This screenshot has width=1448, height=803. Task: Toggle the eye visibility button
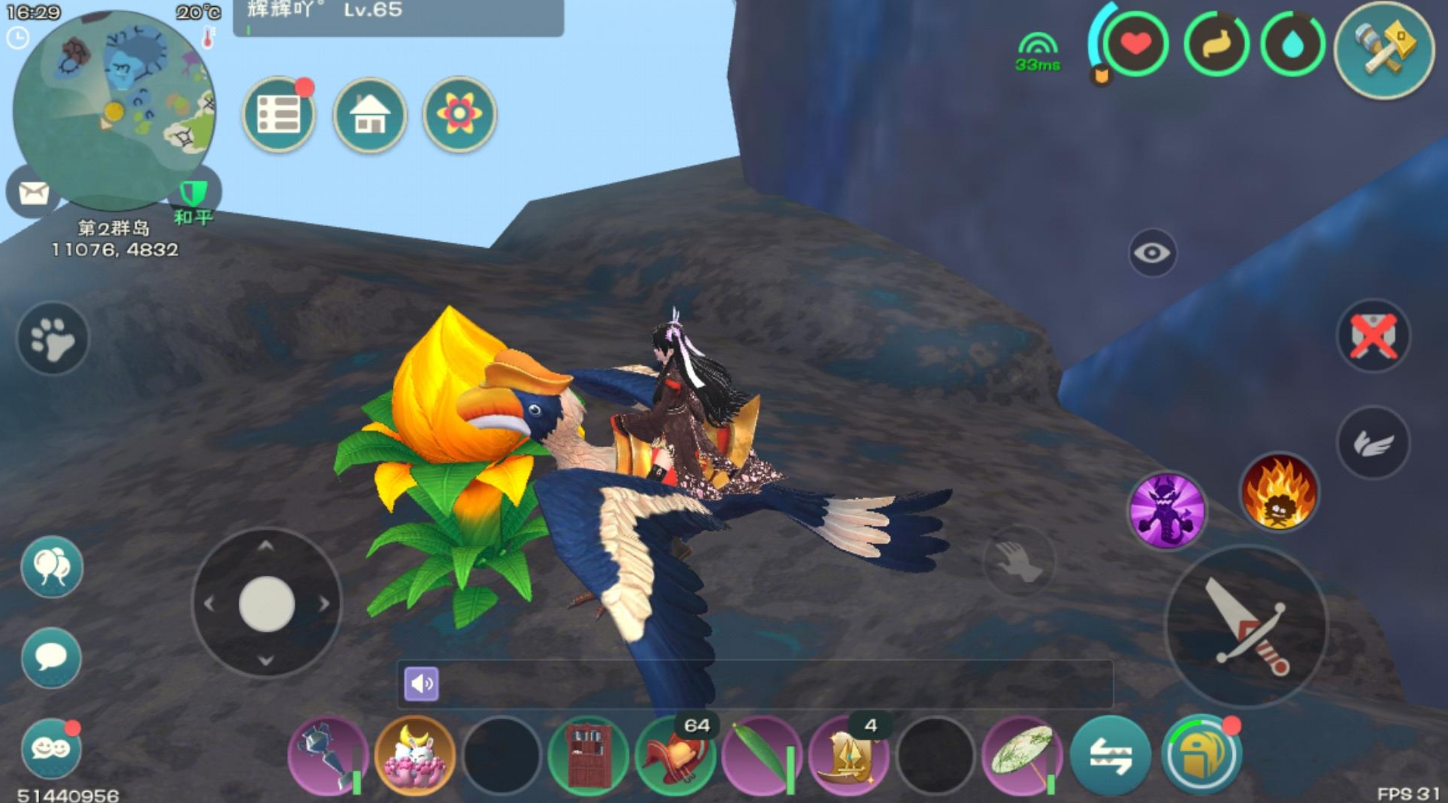(x=1152, y=253)
